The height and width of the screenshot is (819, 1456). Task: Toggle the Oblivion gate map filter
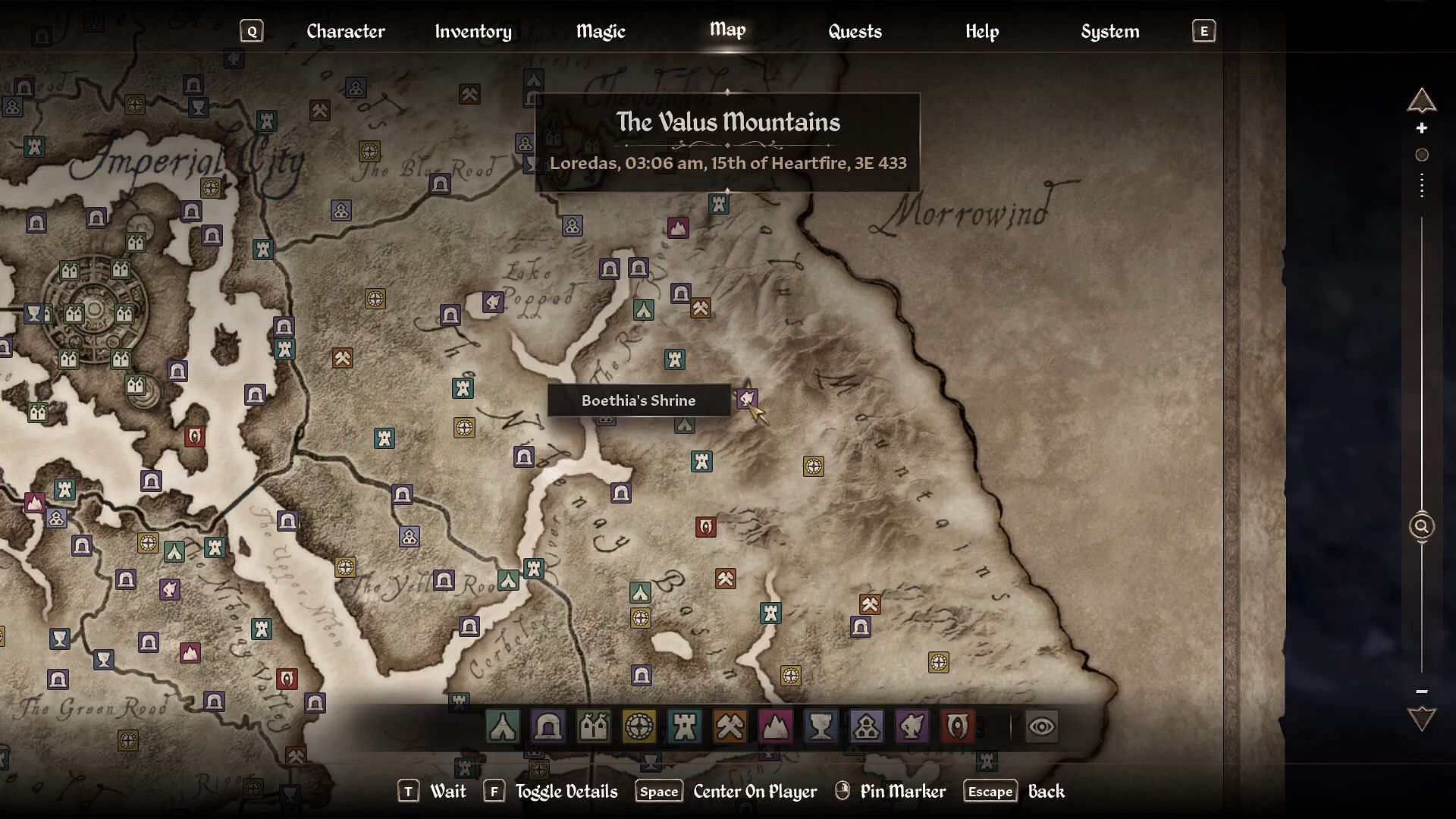957,726
